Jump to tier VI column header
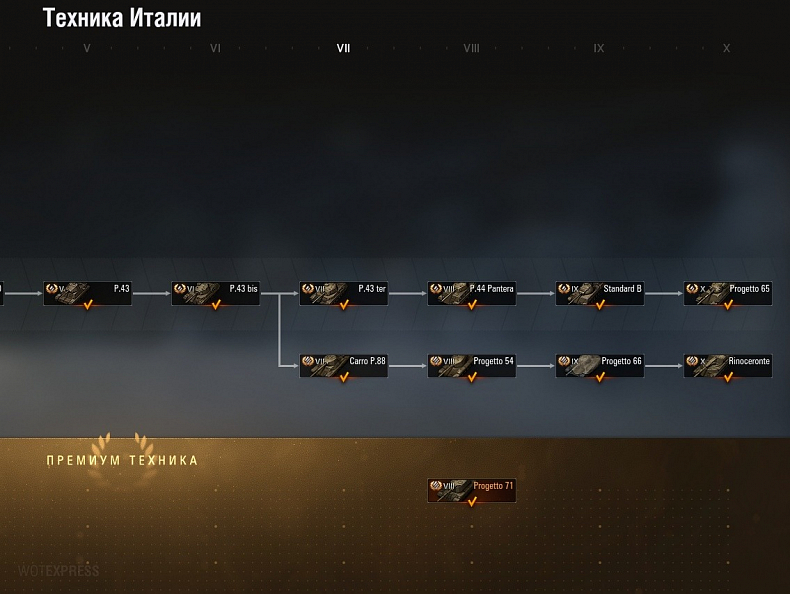The image size is (790, 594). click(215, 48)
